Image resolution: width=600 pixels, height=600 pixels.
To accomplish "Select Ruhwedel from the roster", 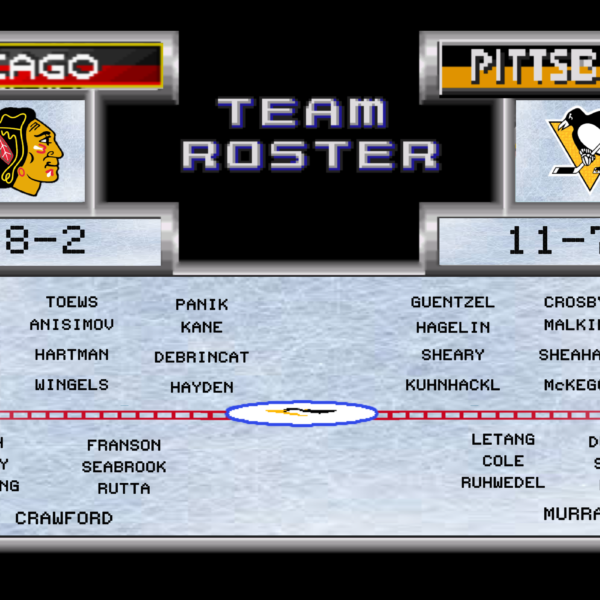I will pyautogui.click(x=503, y=483).
